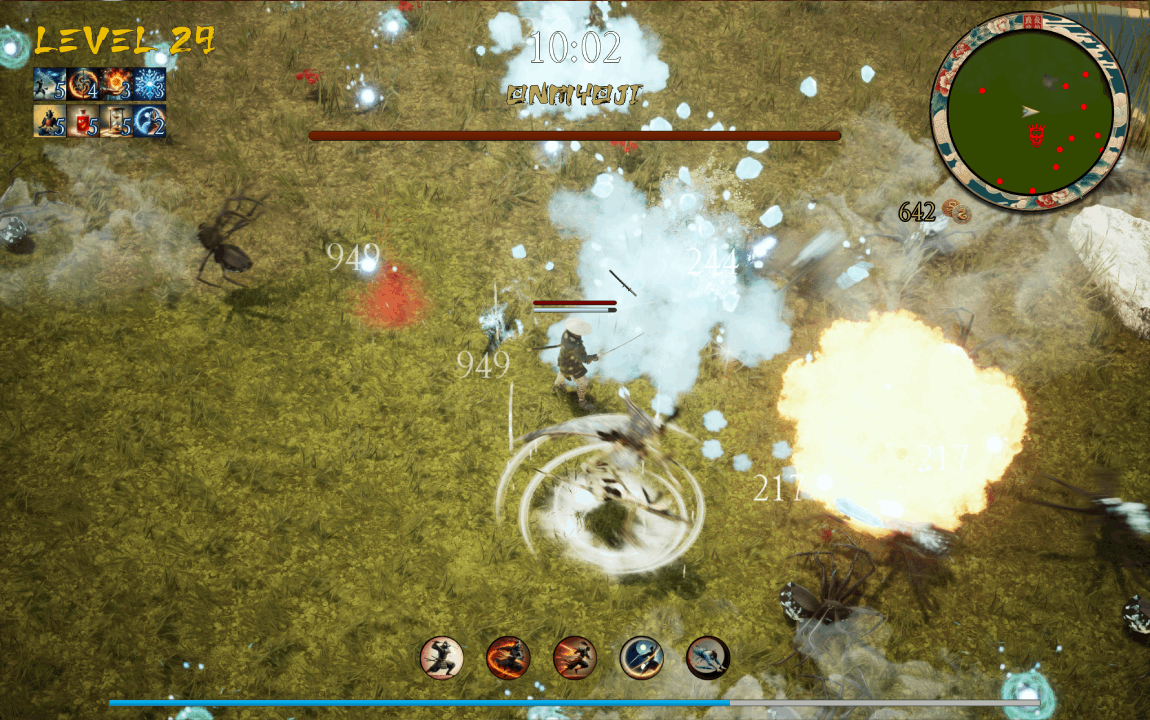Trigger the flaming dash strike ability

(575, 657)
